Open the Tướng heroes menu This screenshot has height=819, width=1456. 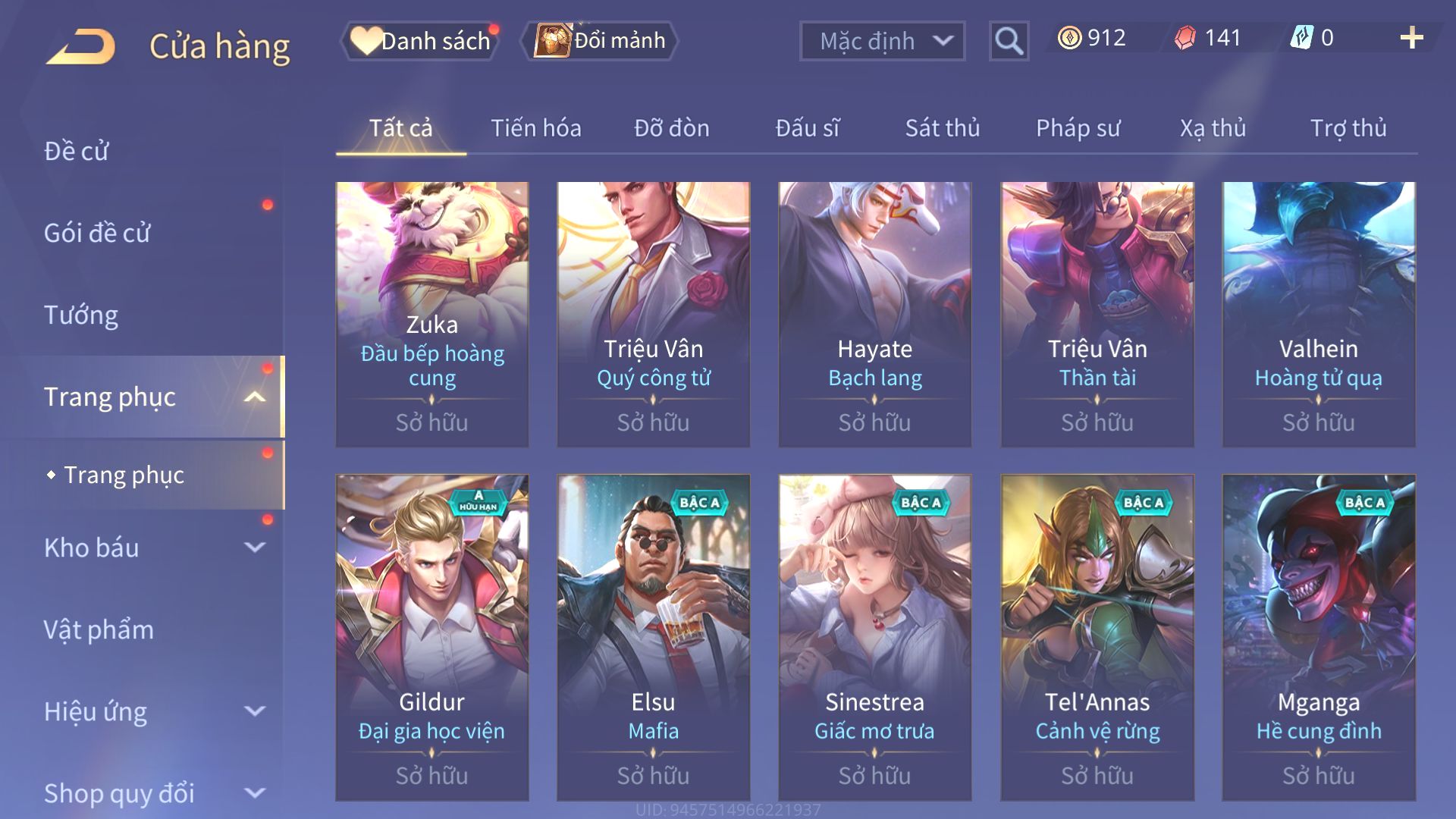(x=81, y=315)
